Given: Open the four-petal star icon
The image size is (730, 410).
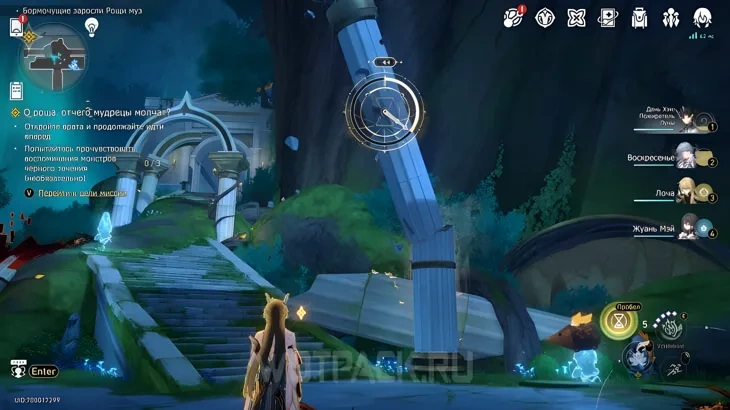Looking at the screenshot, I should pyautogui.click(x=576, y=17).
